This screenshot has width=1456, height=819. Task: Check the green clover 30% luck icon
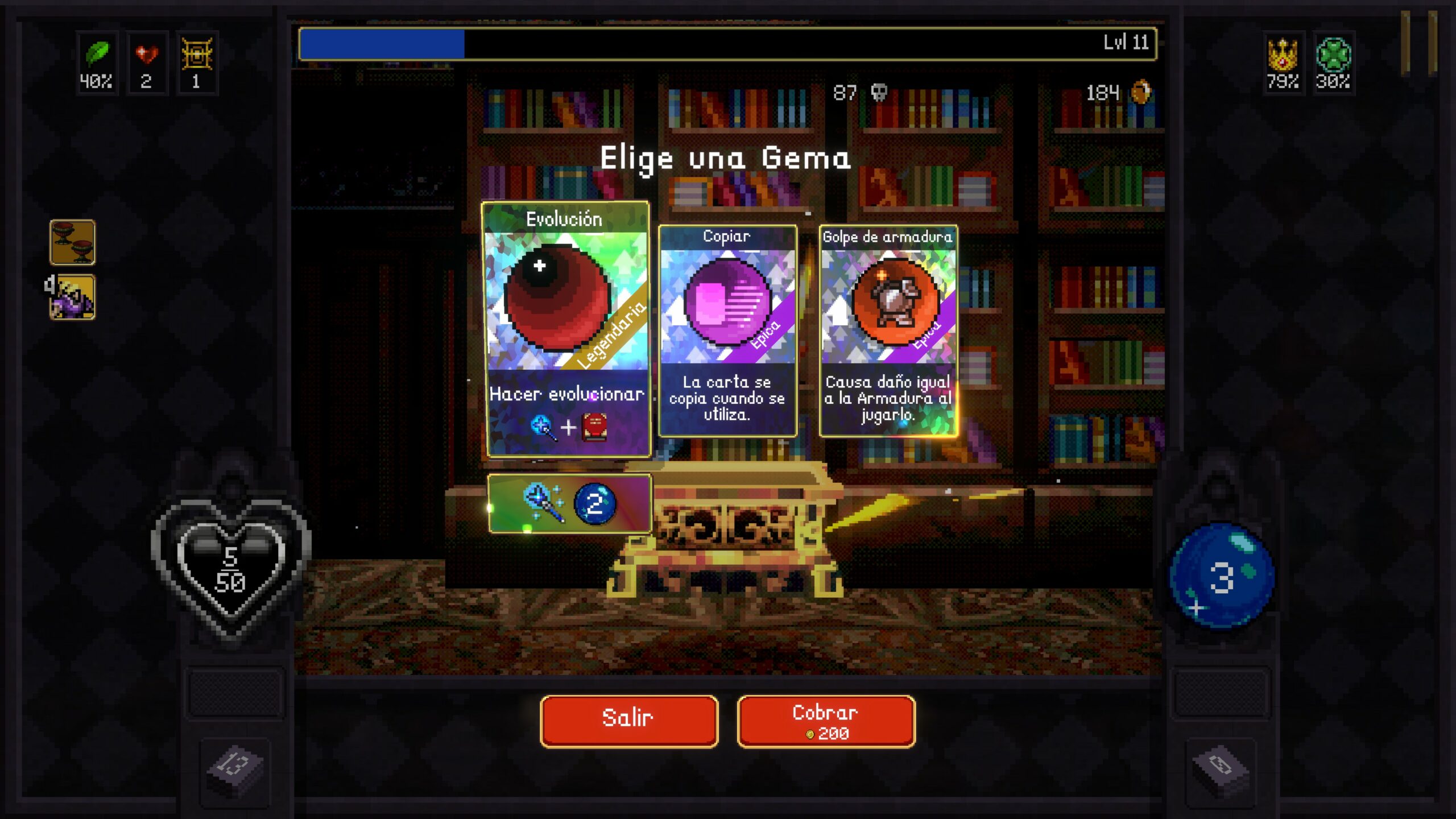click(x=1333, y=63)
